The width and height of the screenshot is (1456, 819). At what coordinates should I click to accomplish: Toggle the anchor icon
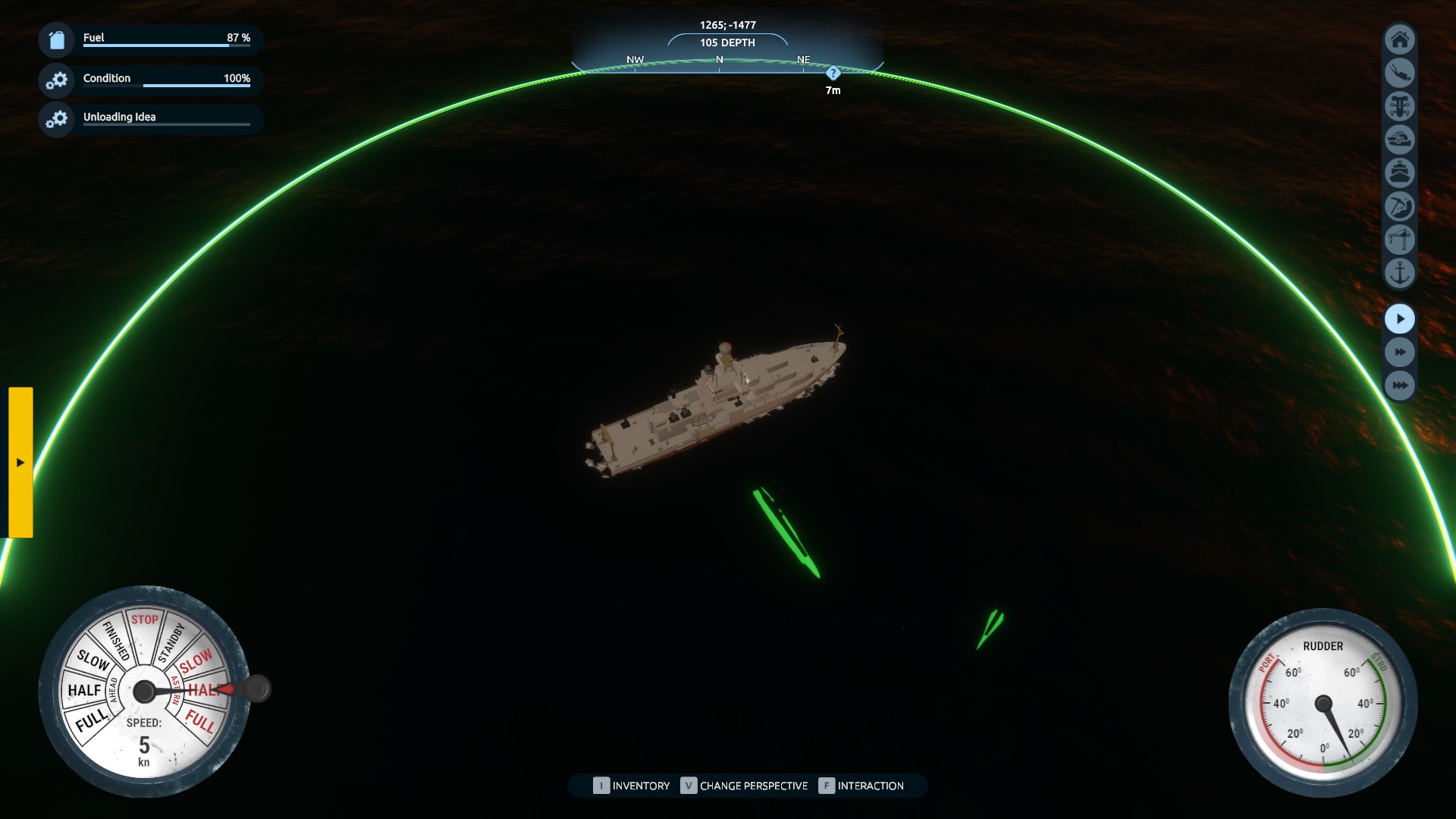pos(1399,273)
